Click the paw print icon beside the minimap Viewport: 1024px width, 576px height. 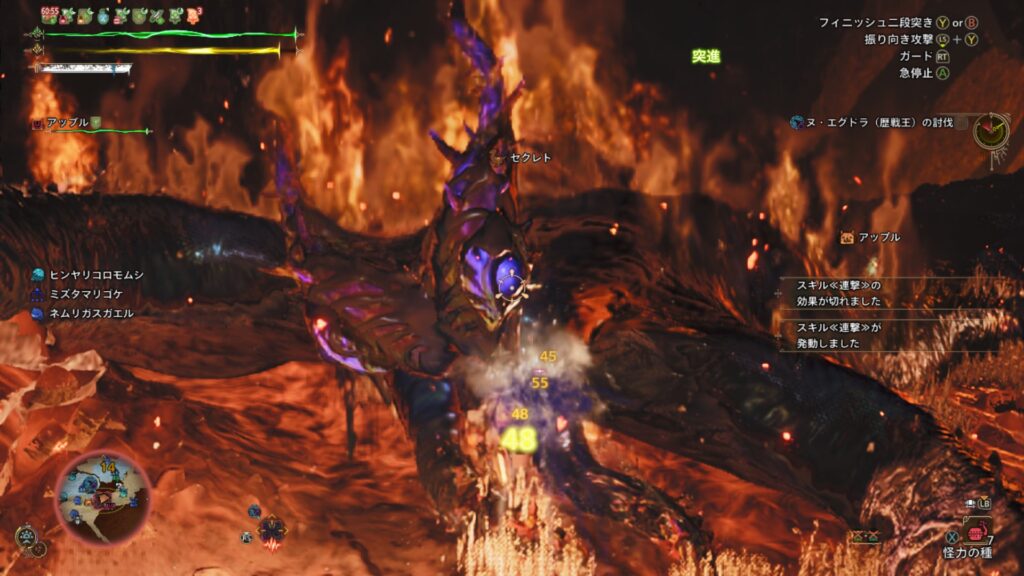(26, 537)
